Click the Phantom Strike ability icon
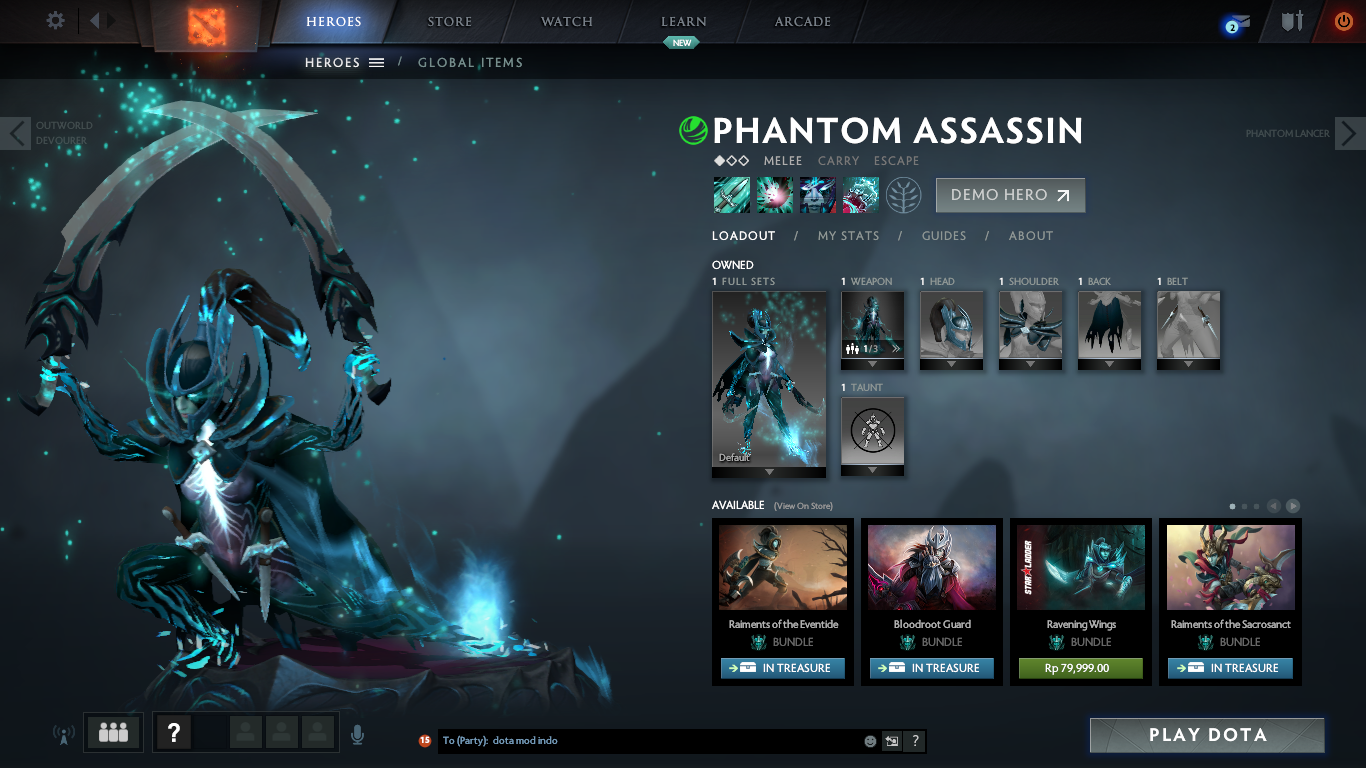This screenshot has height=768, width=1366. [x=774, y=194]
